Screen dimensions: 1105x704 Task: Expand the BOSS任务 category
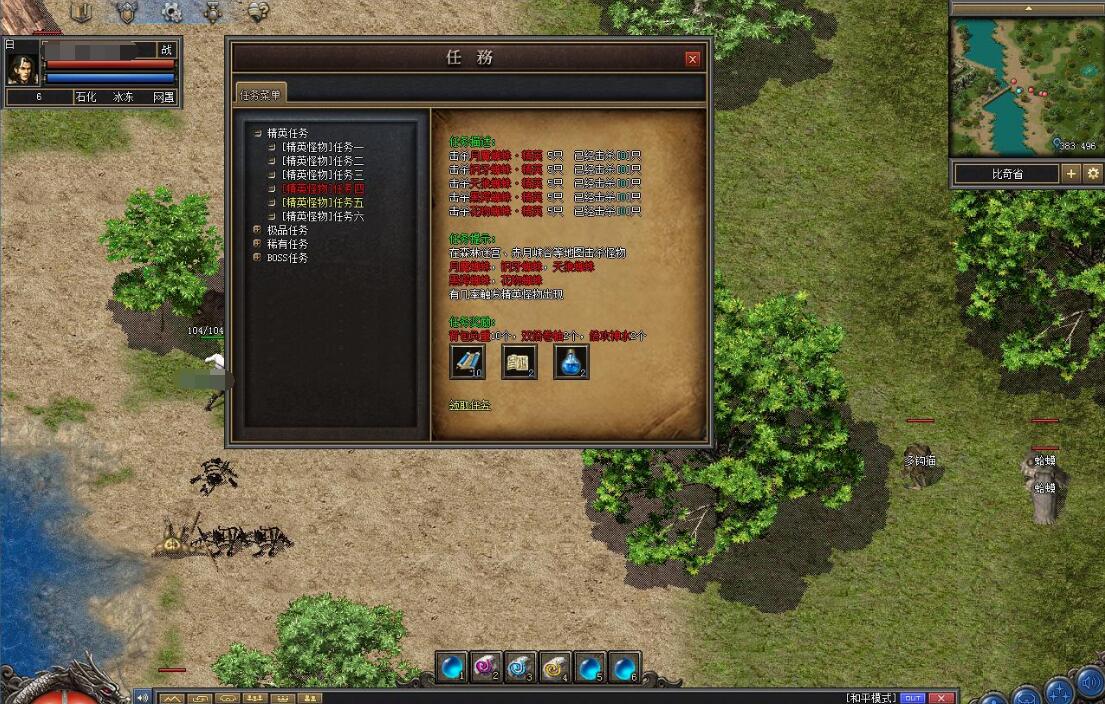point(258,258)
